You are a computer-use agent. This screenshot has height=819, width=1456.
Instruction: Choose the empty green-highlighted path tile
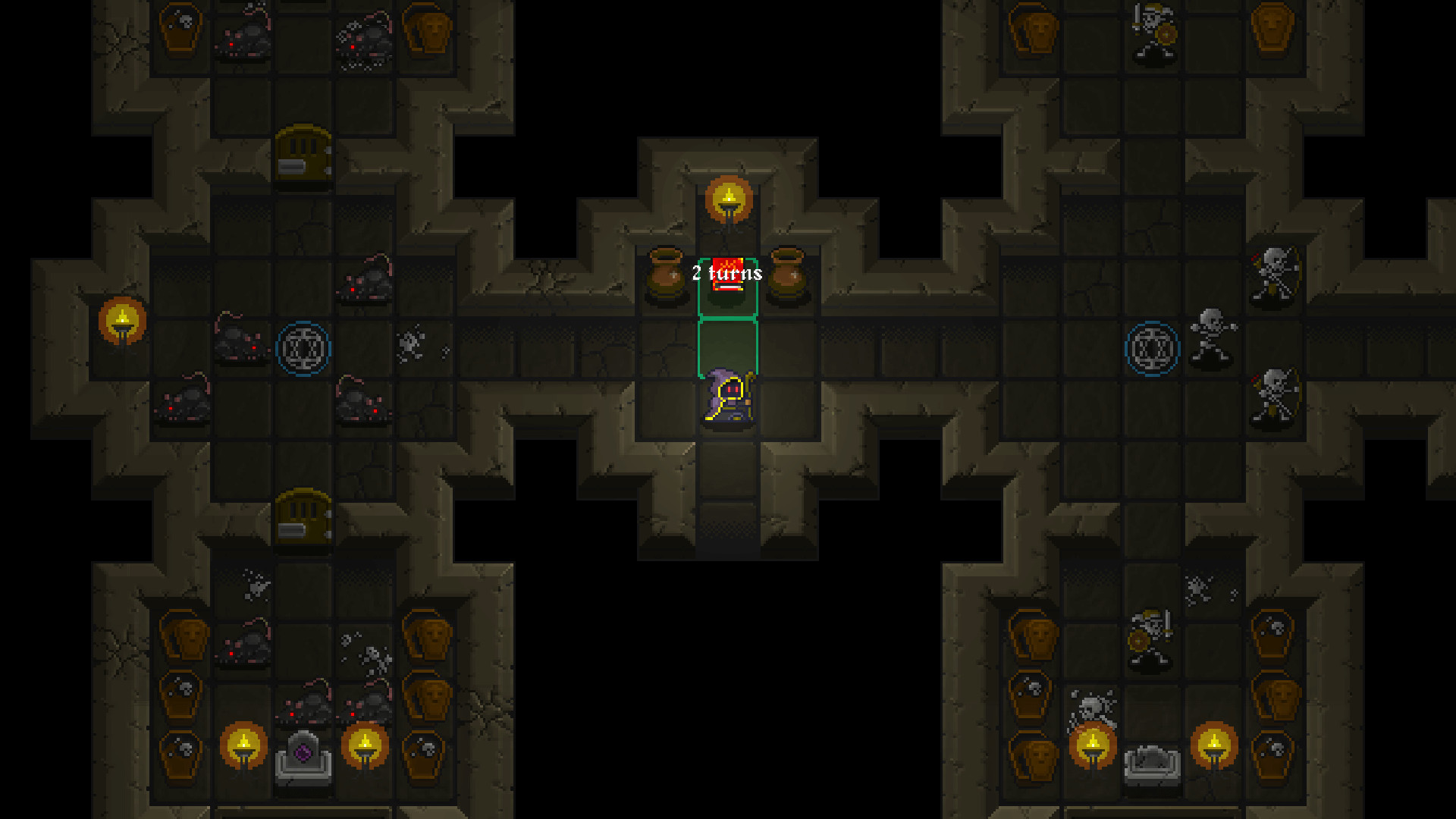pyautogui.click(x=727, y=347)
